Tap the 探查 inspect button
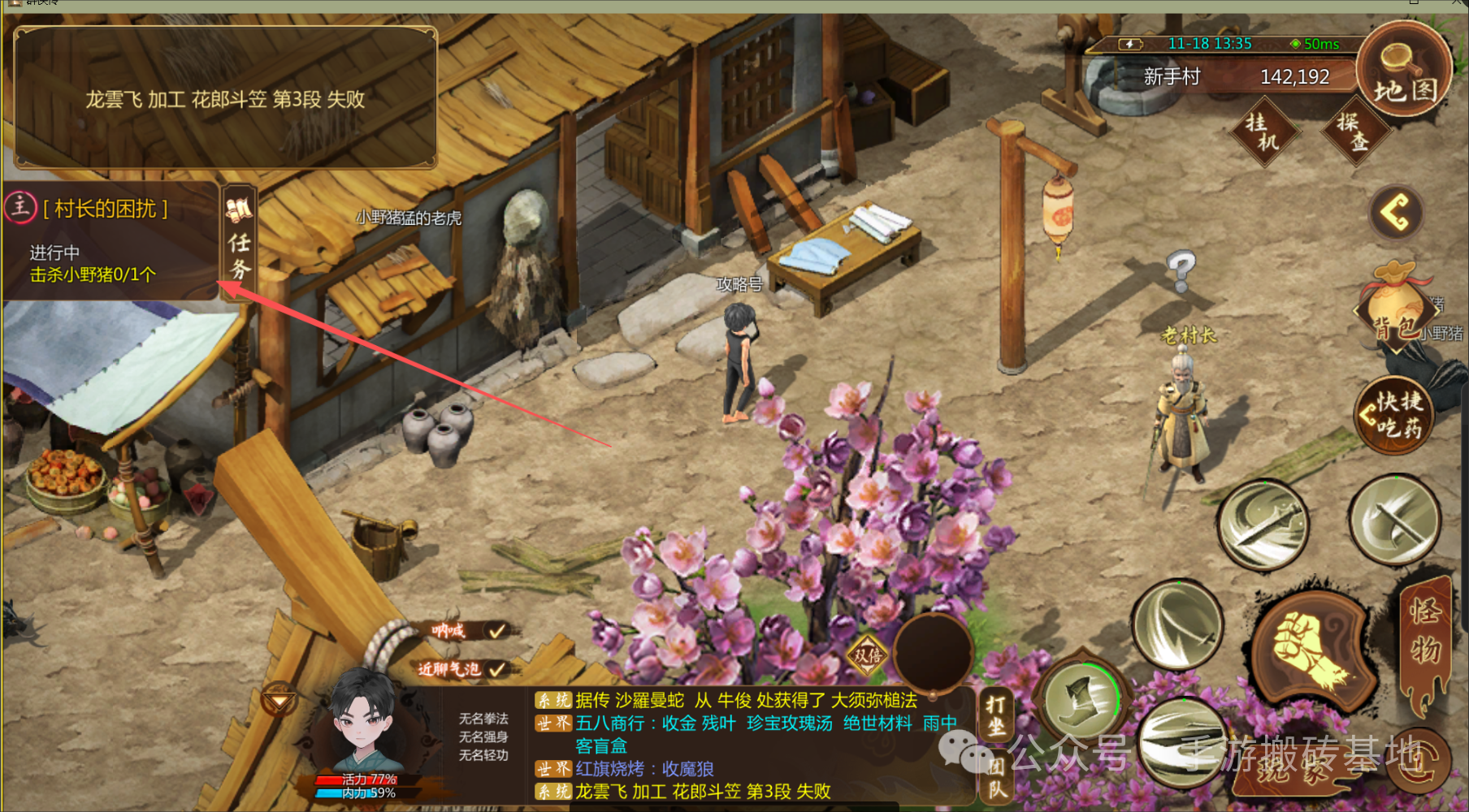This screenshot has width=1469, height=812. 1354,132
